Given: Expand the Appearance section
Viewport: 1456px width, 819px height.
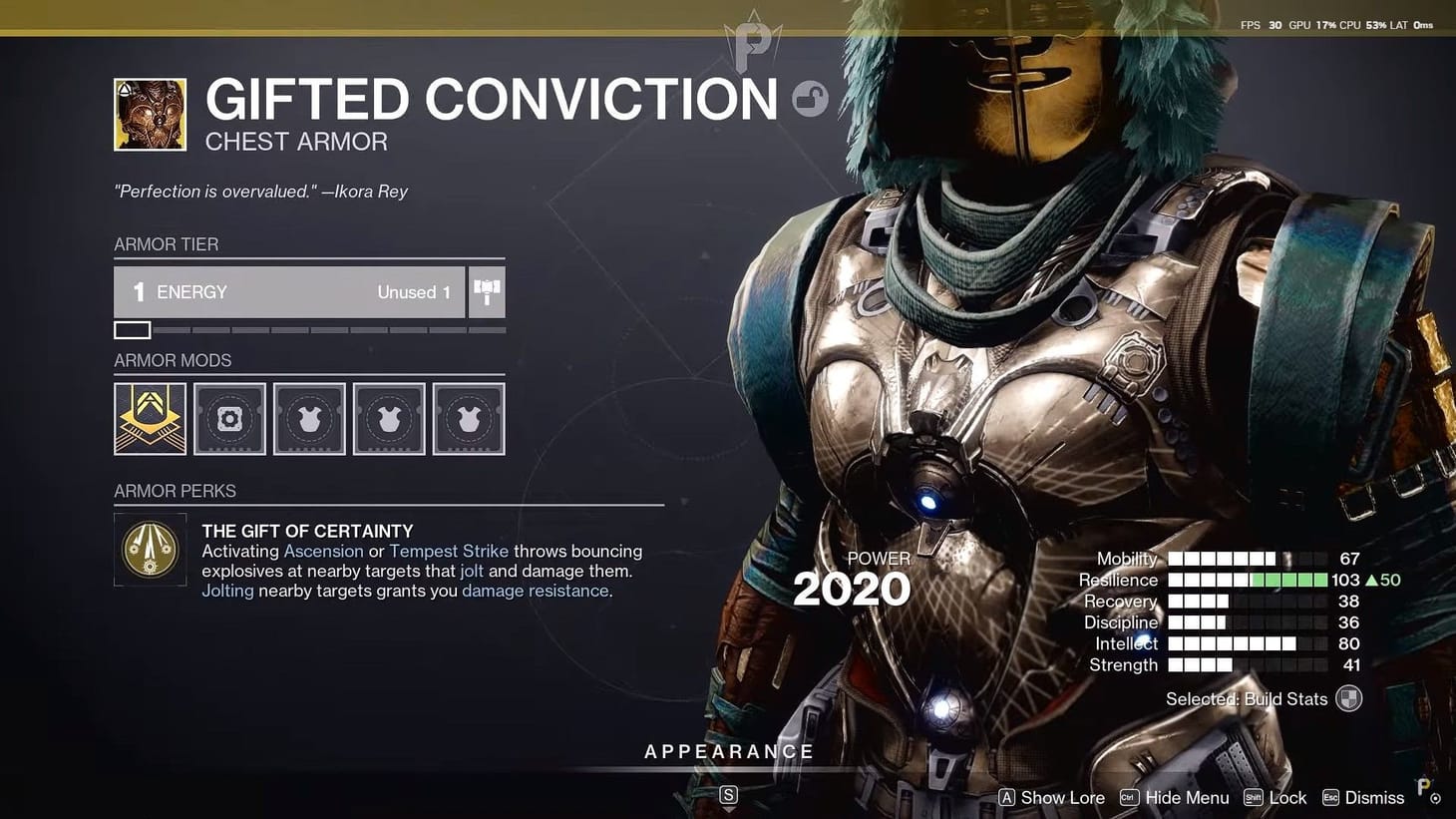Looking at the screenshot, I should tap(729, 751).
